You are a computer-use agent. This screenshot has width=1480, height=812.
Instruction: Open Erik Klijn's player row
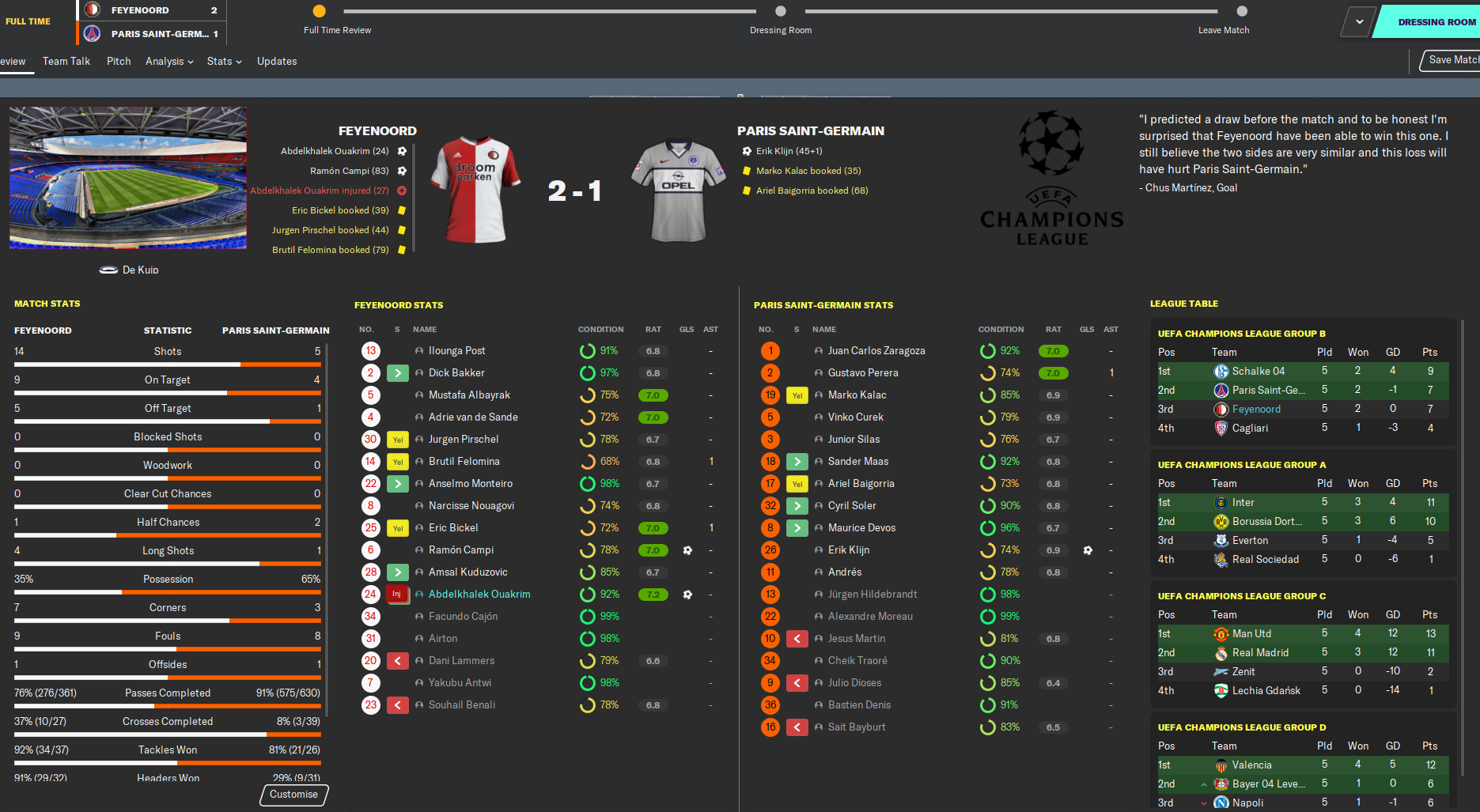[849, 550]
